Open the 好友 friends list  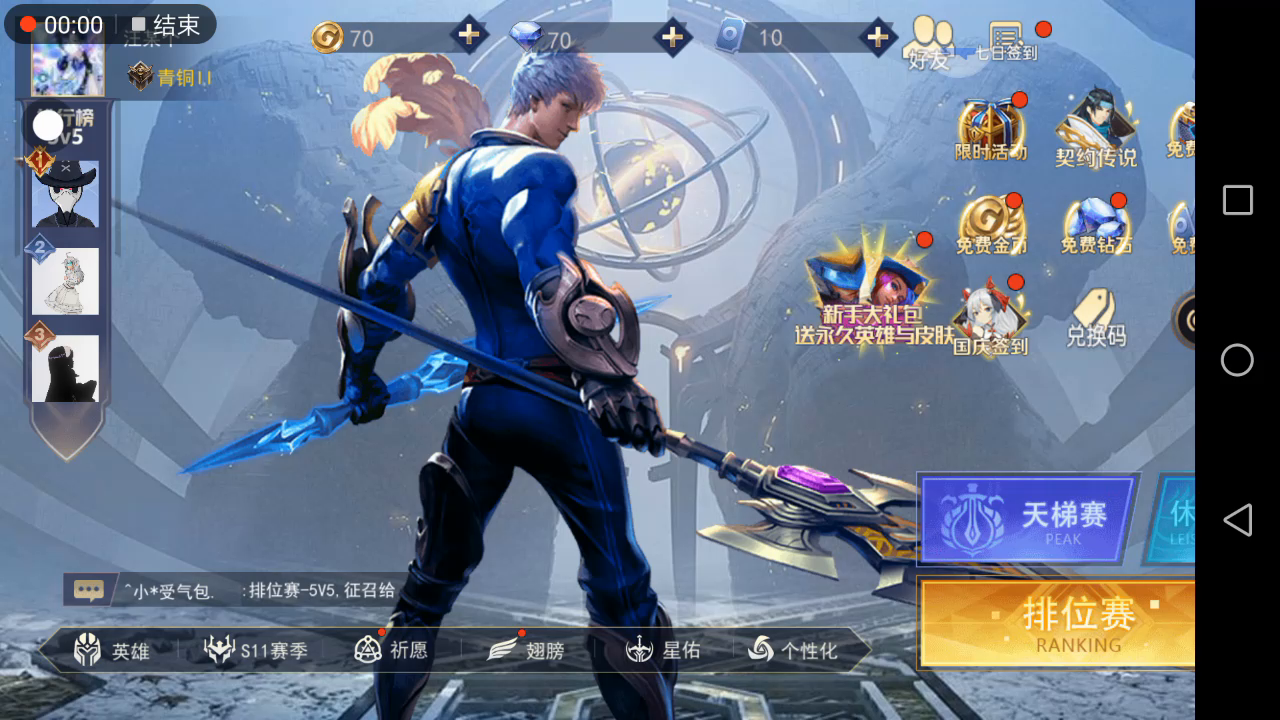click(x=929, y=44)
